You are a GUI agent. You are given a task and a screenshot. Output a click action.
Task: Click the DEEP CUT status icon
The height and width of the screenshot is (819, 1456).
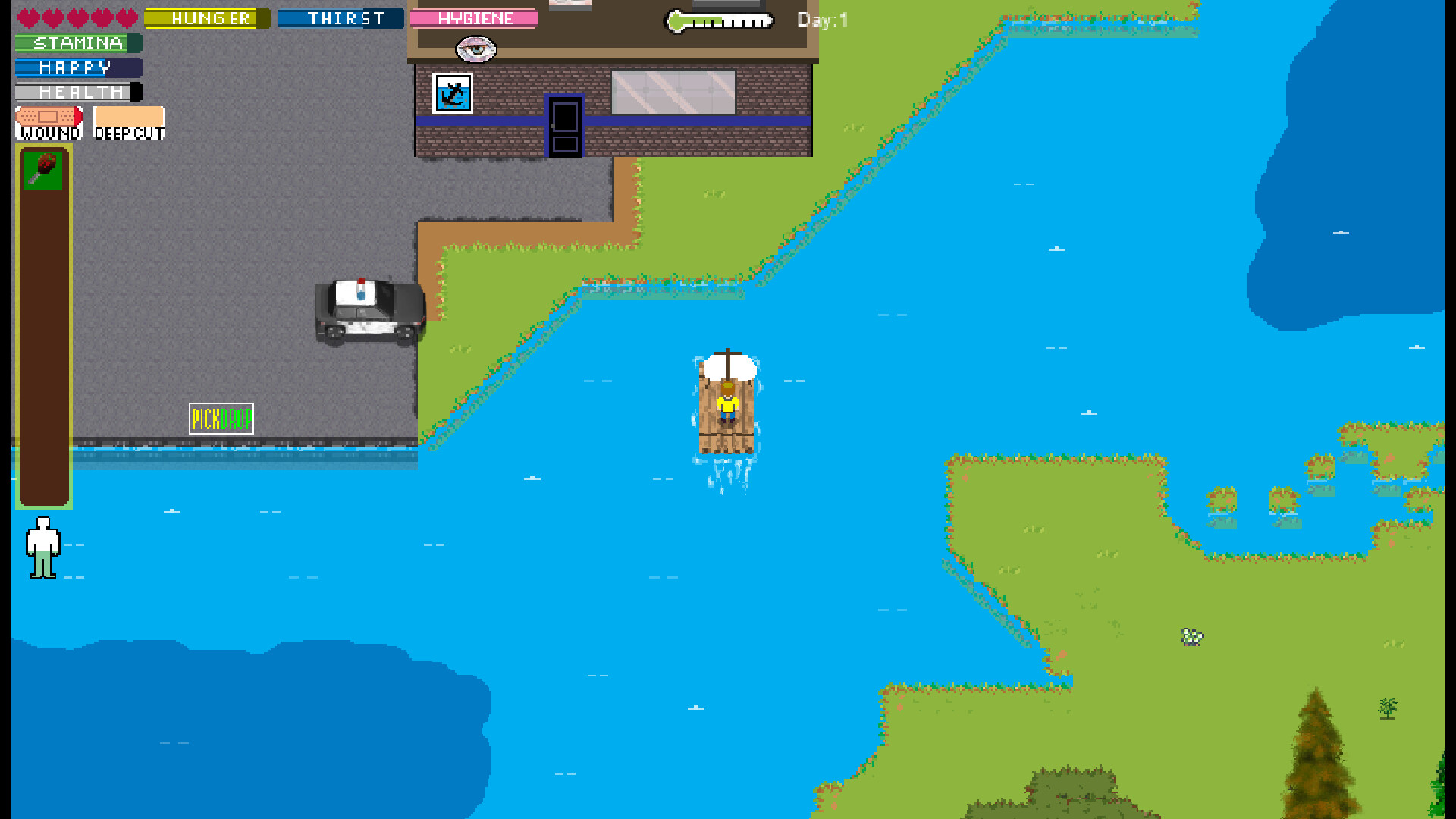tap(128, 120)
